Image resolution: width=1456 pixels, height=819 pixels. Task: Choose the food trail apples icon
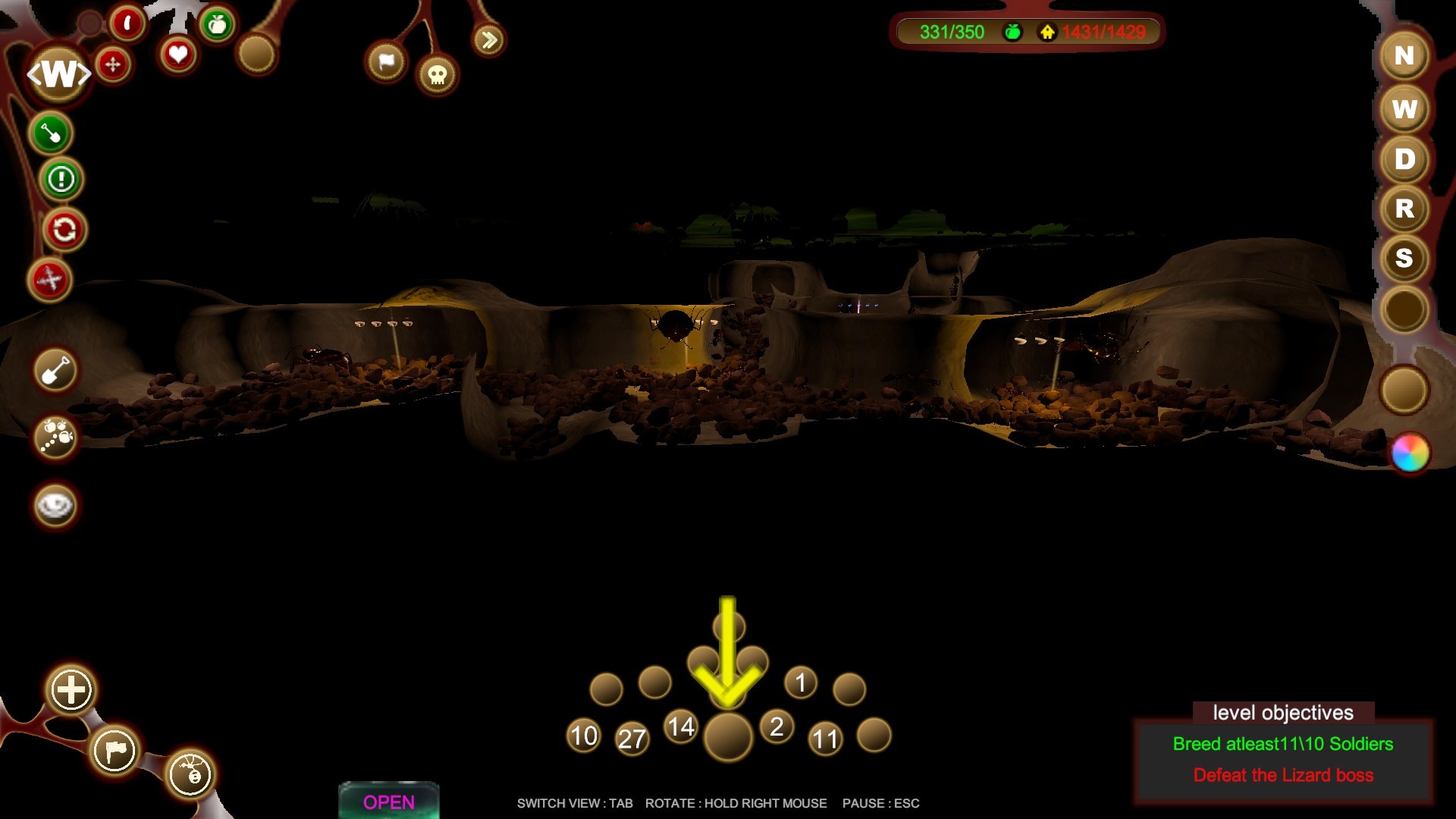pos(56,437)
